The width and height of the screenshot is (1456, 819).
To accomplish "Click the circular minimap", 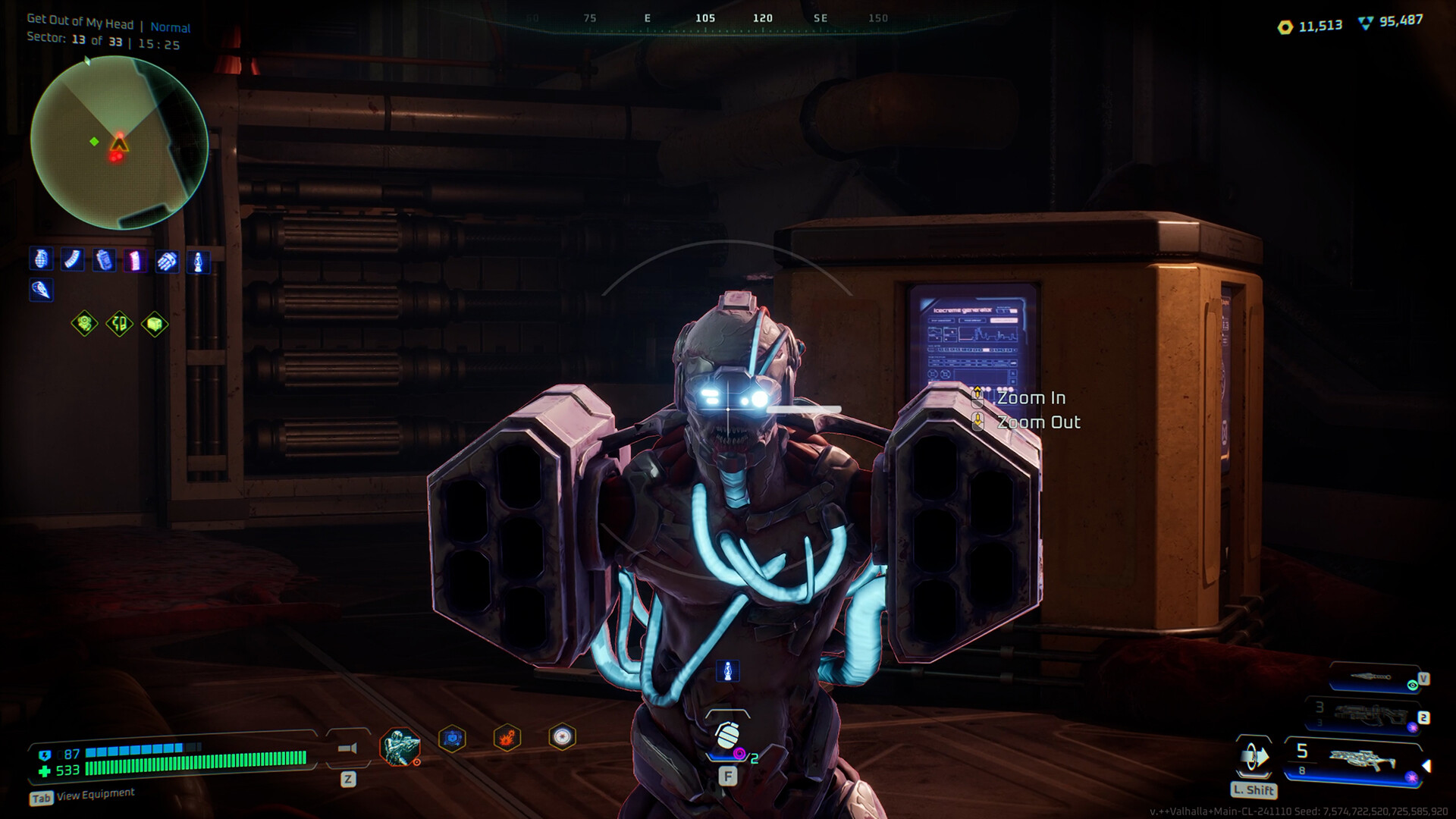I will coord(119,143).
